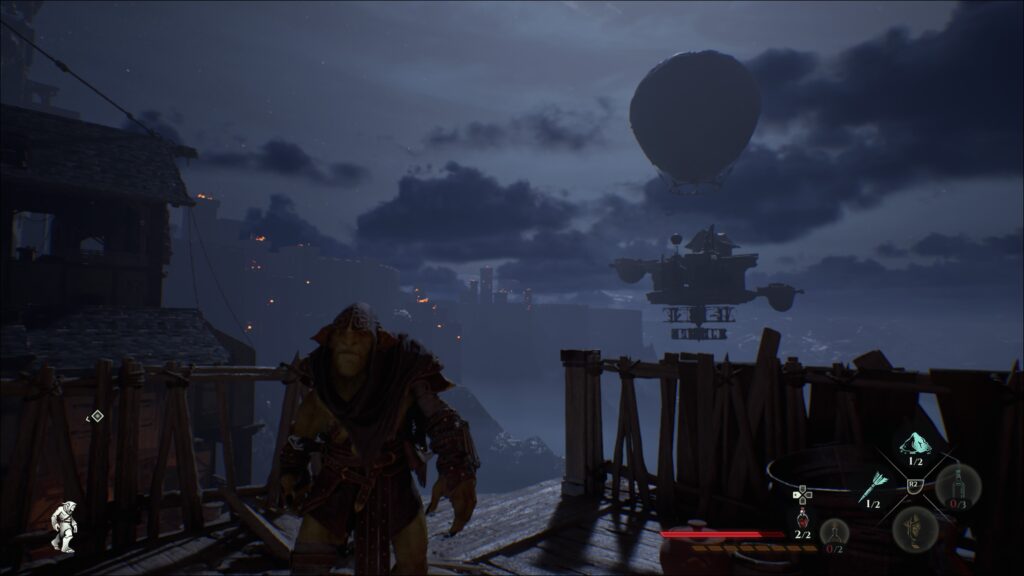Screen dimensions: 1024x576
Task: Pick the dagger slot in the item wheel
Action: 914,525
